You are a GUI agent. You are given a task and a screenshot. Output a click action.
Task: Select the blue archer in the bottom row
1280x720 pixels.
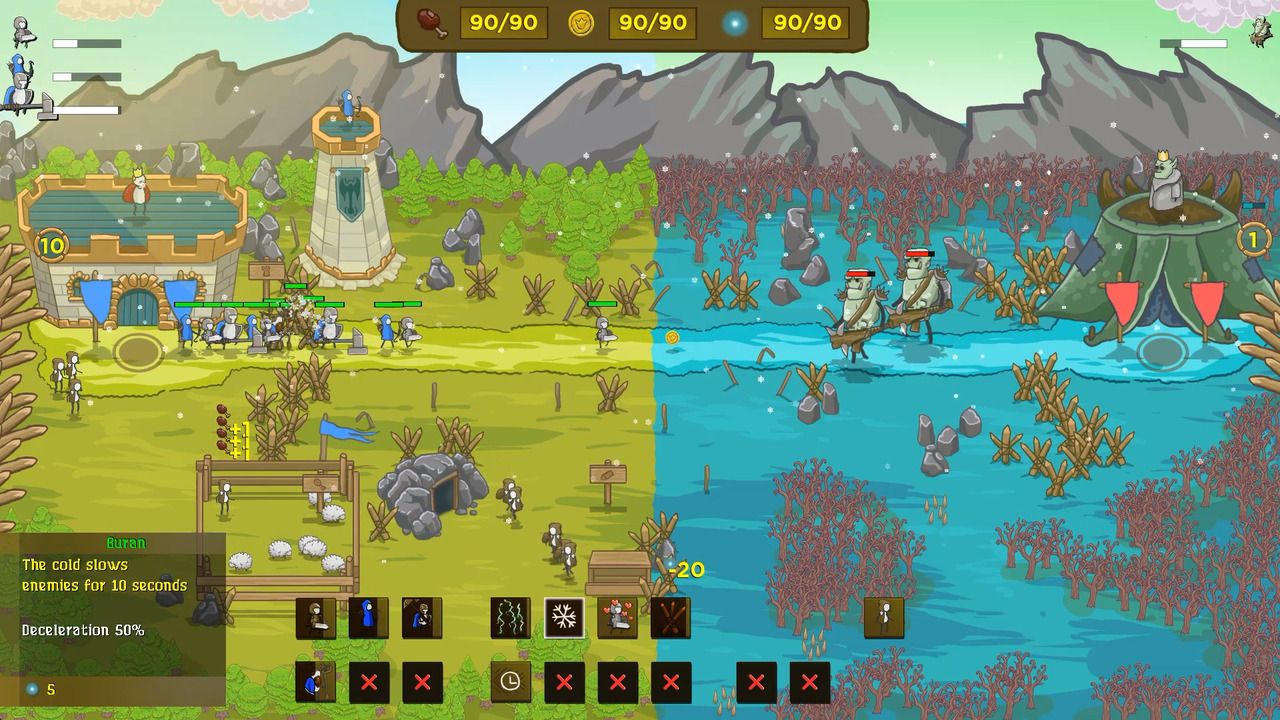[315, 683]
